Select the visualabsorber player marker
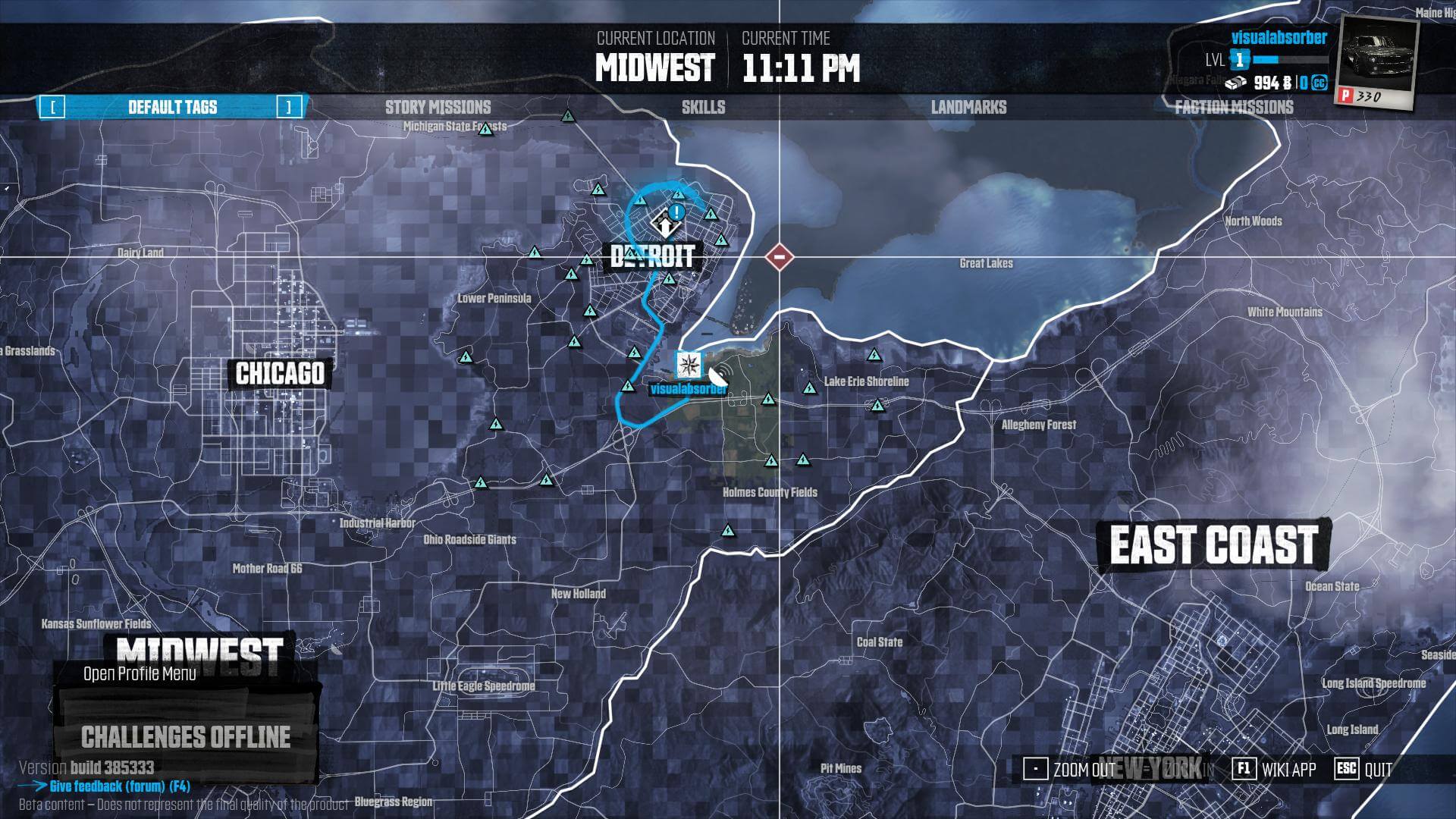 tap(689, 364)
